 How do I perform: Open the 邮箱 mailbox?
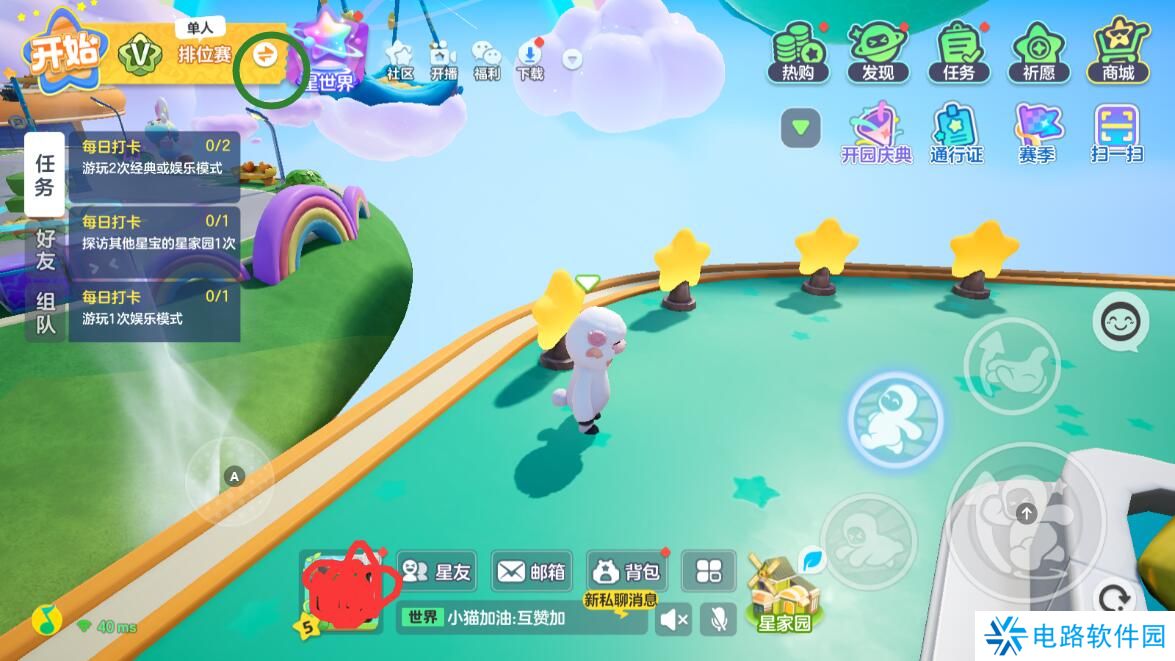coord(531,571)
